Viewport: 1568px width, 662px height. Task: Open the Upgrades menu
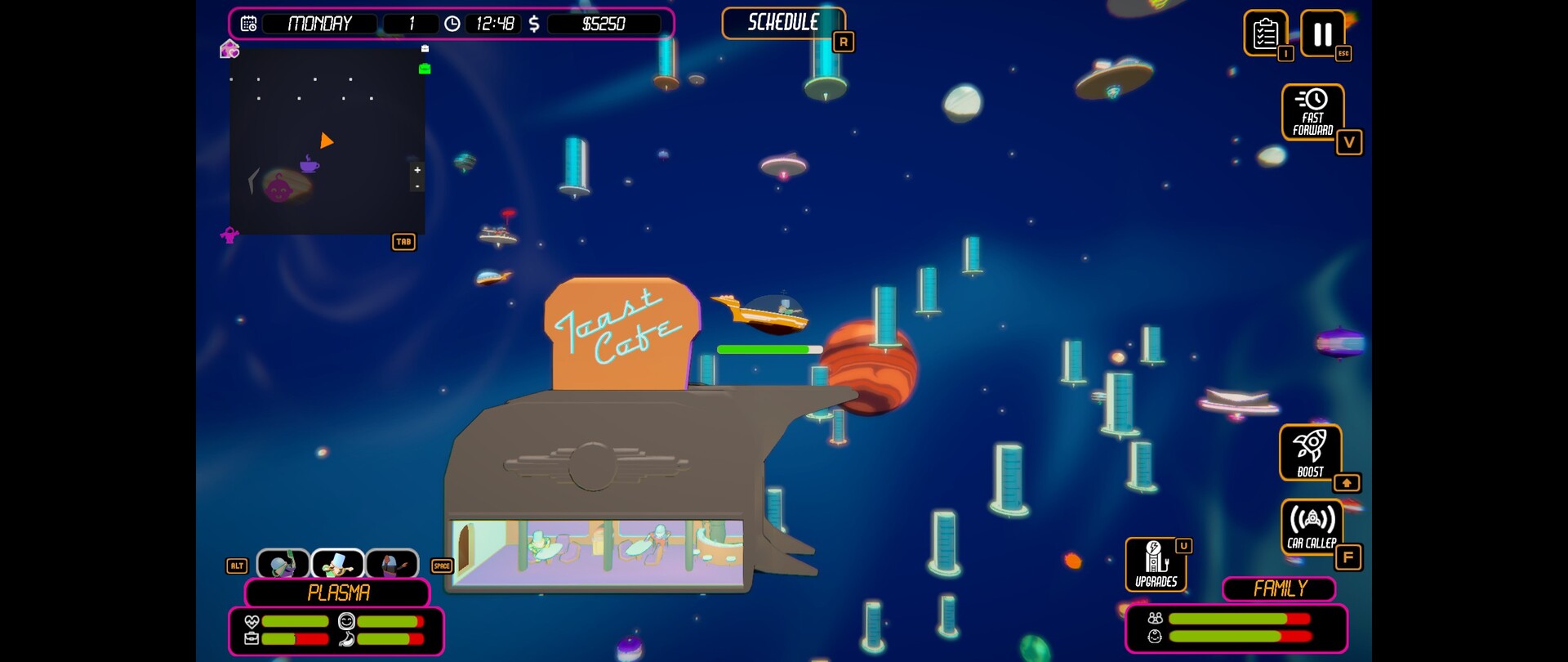click(1156, 564)
